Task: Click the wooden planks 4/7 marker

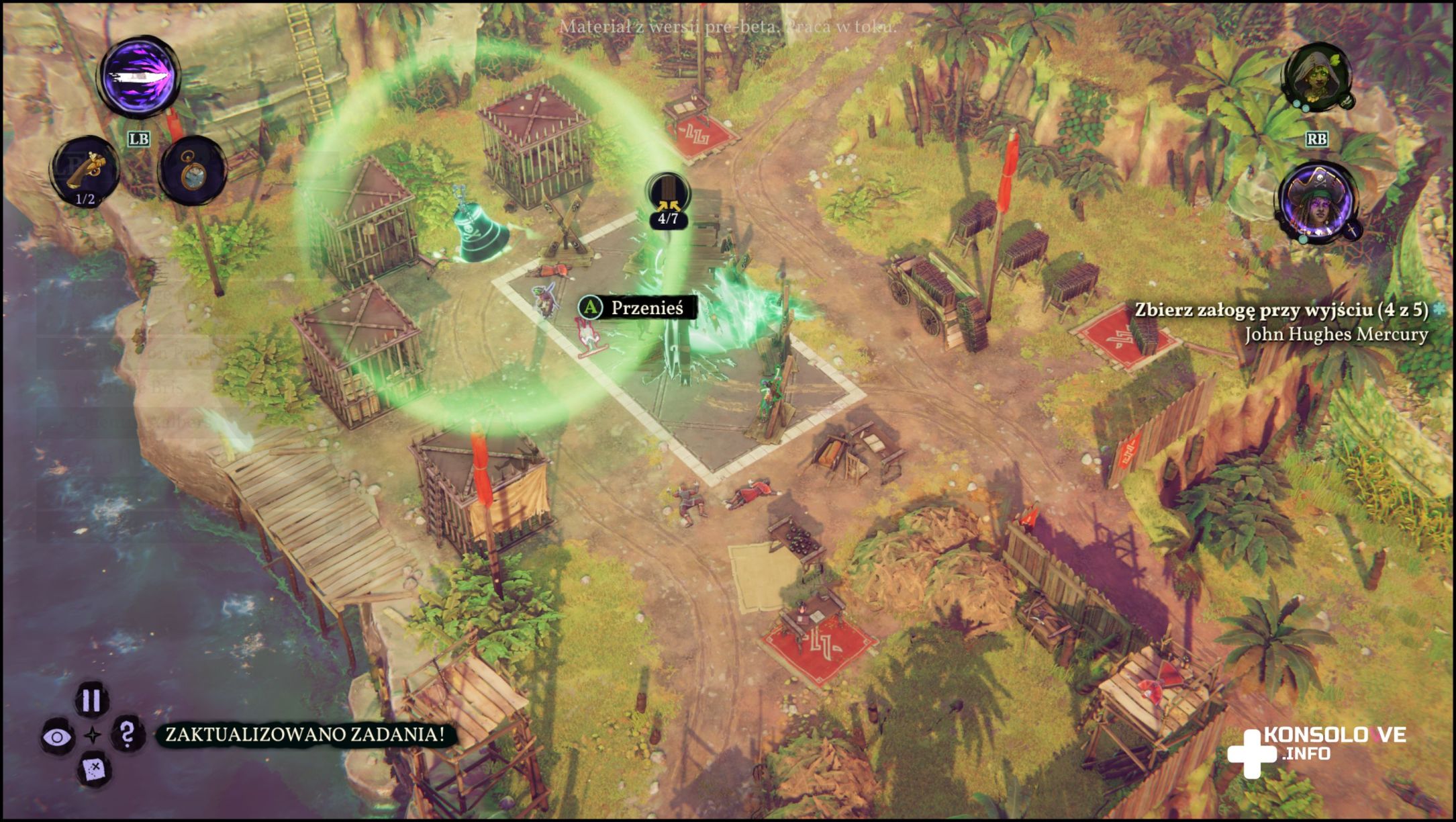Action: pyautogui.click(x=668, y=199)
